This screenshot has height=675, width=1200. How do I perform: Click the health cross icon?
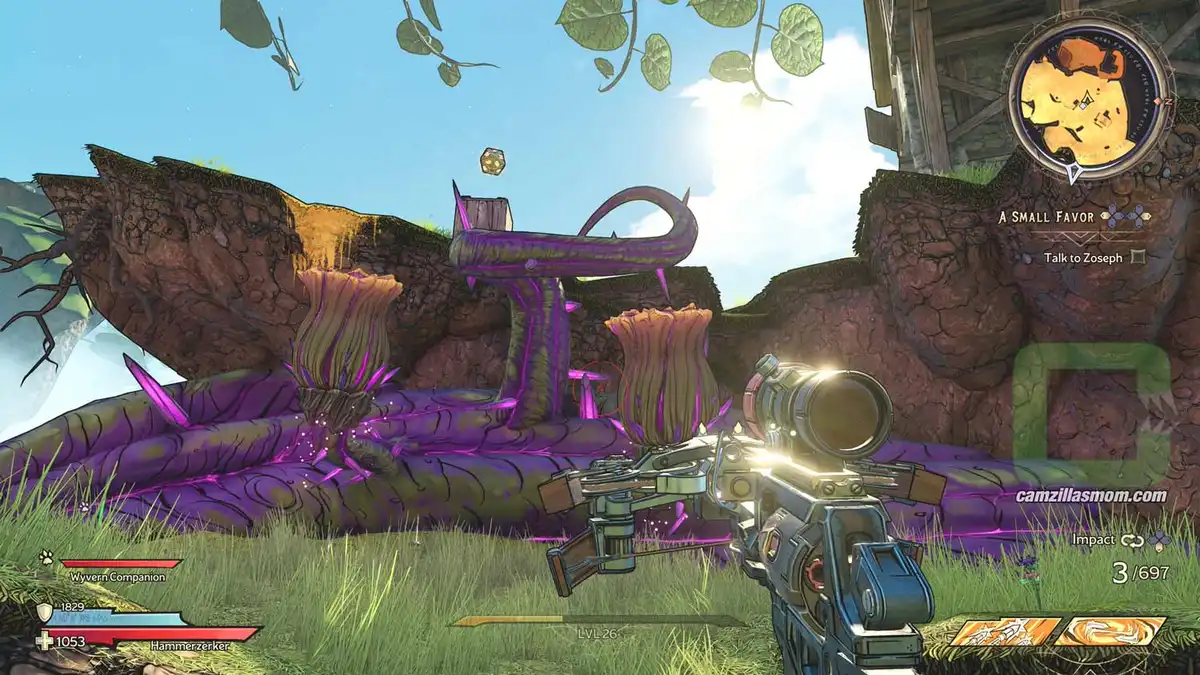pyautogui.click(x=44, y=640)
